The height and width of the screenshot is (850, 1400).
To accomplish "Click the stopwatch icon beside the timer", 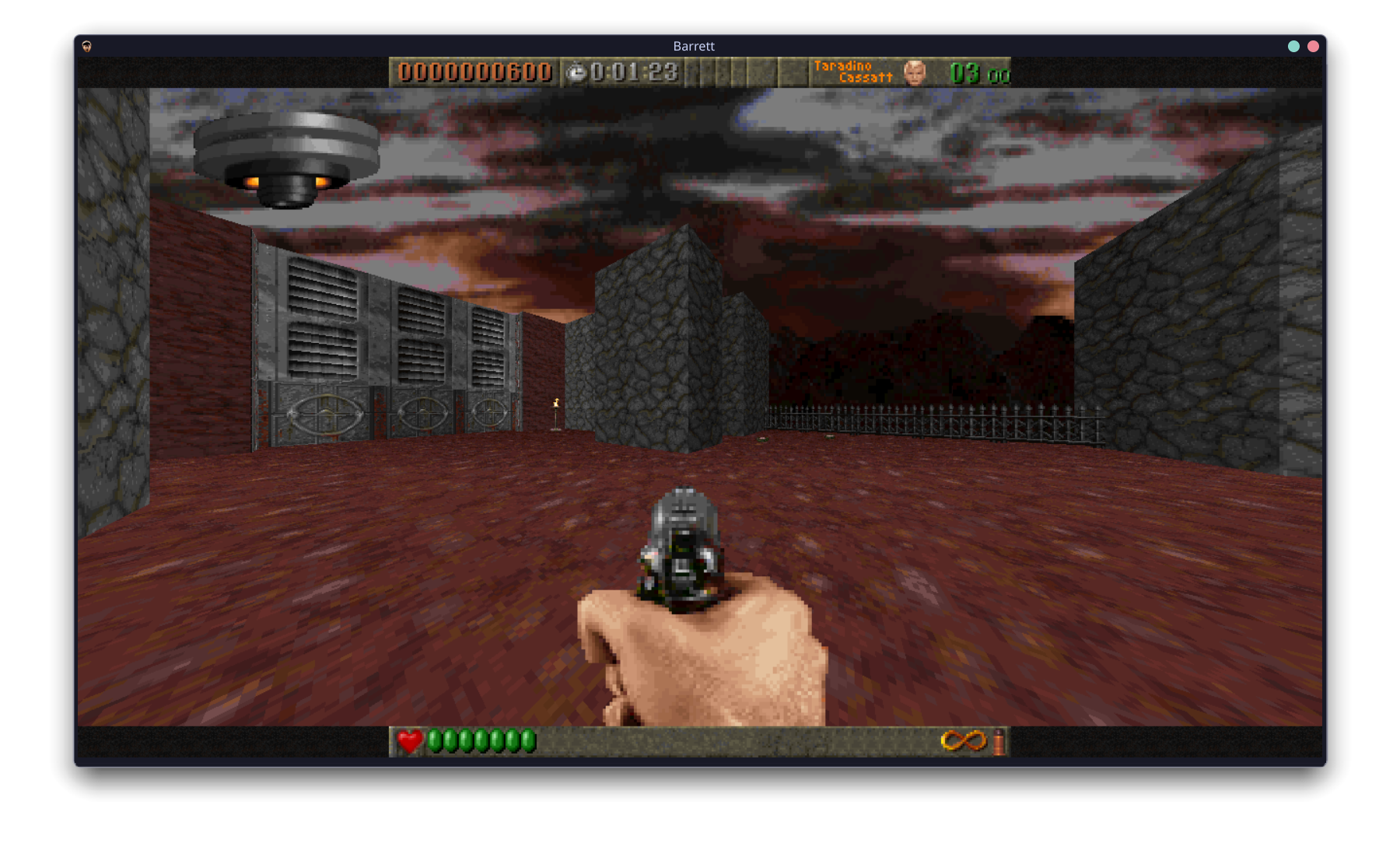I will point(576,72).
